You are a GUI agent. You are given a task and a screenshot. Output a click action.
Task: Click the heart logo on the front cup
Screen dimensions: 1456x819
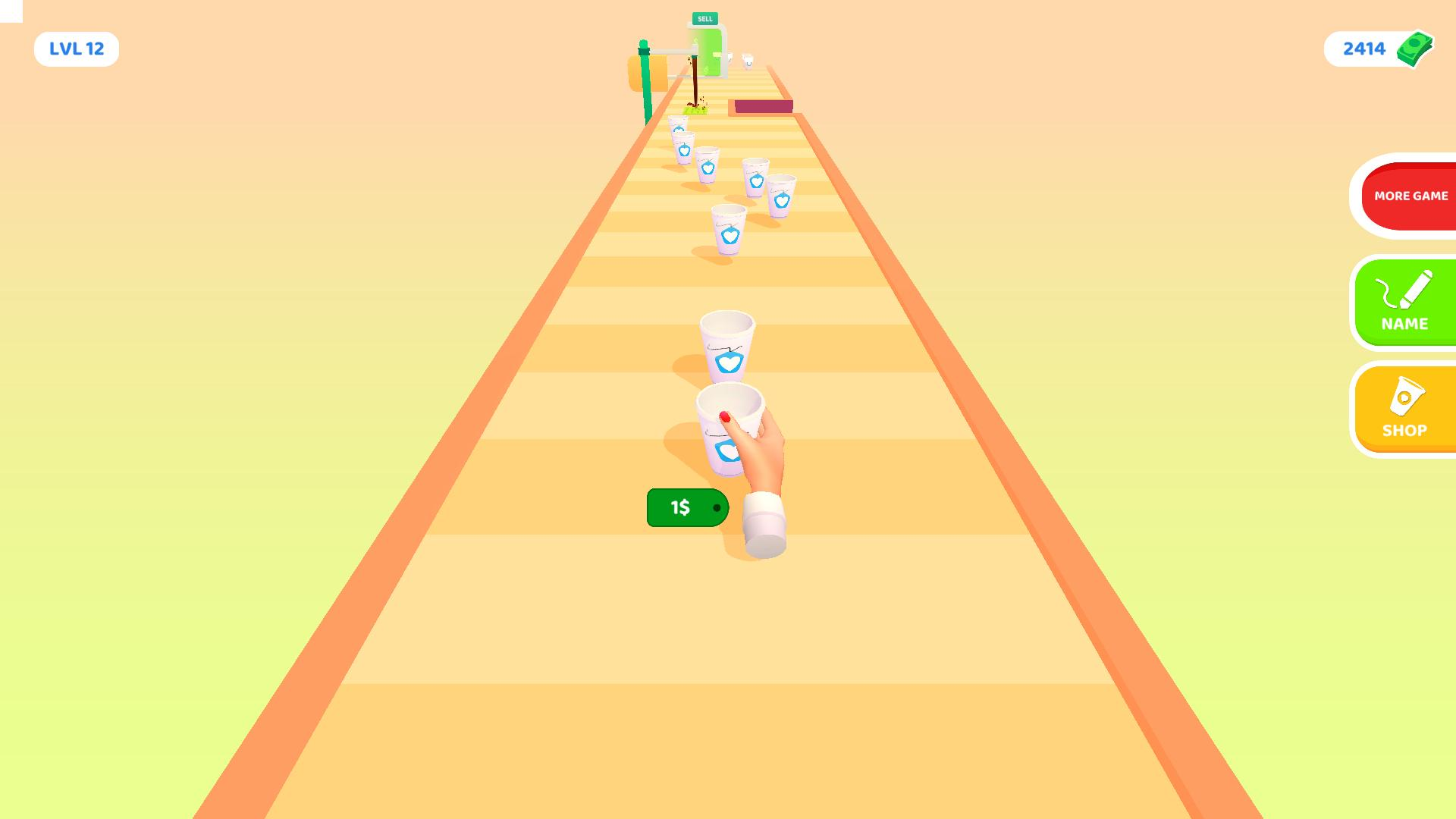click(726, 449)
